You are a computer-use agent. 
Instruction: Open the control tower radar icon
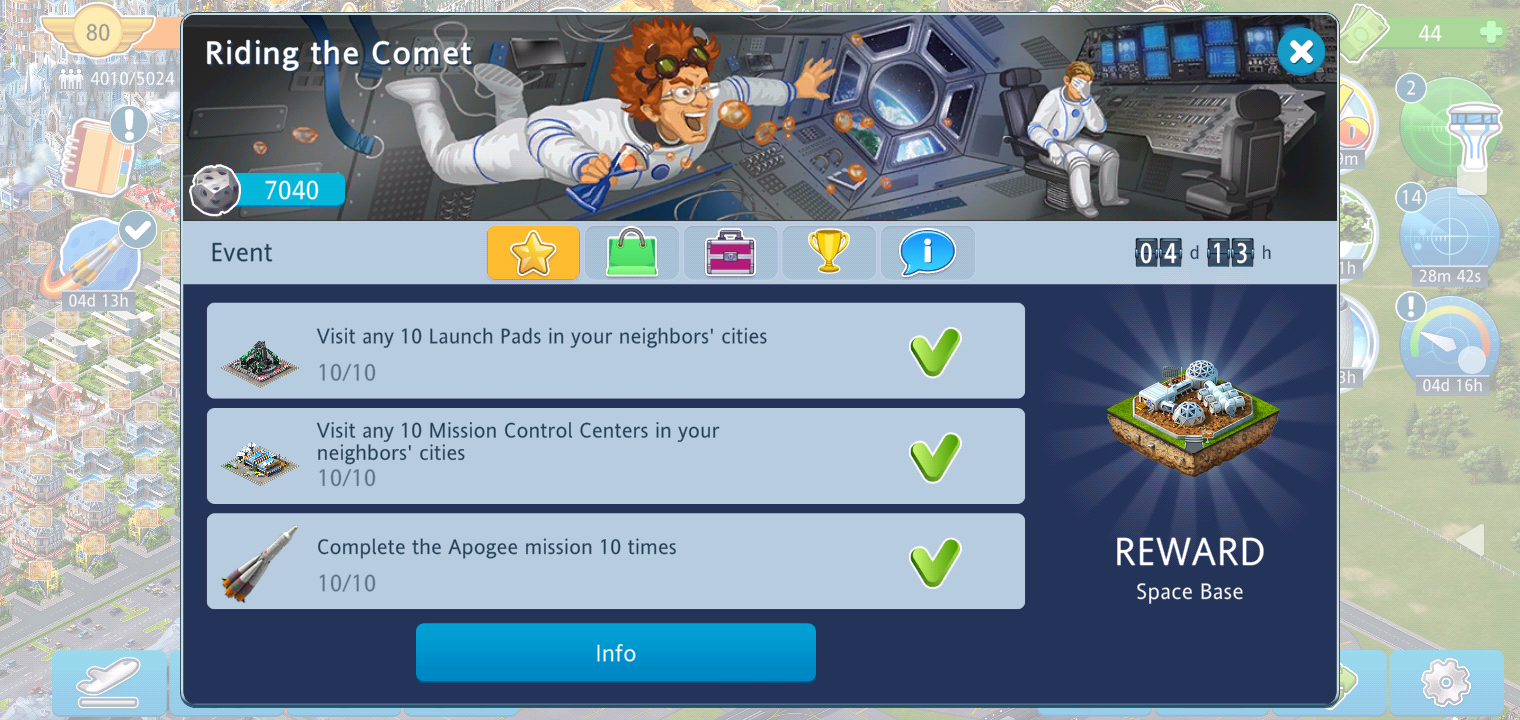1450,128
